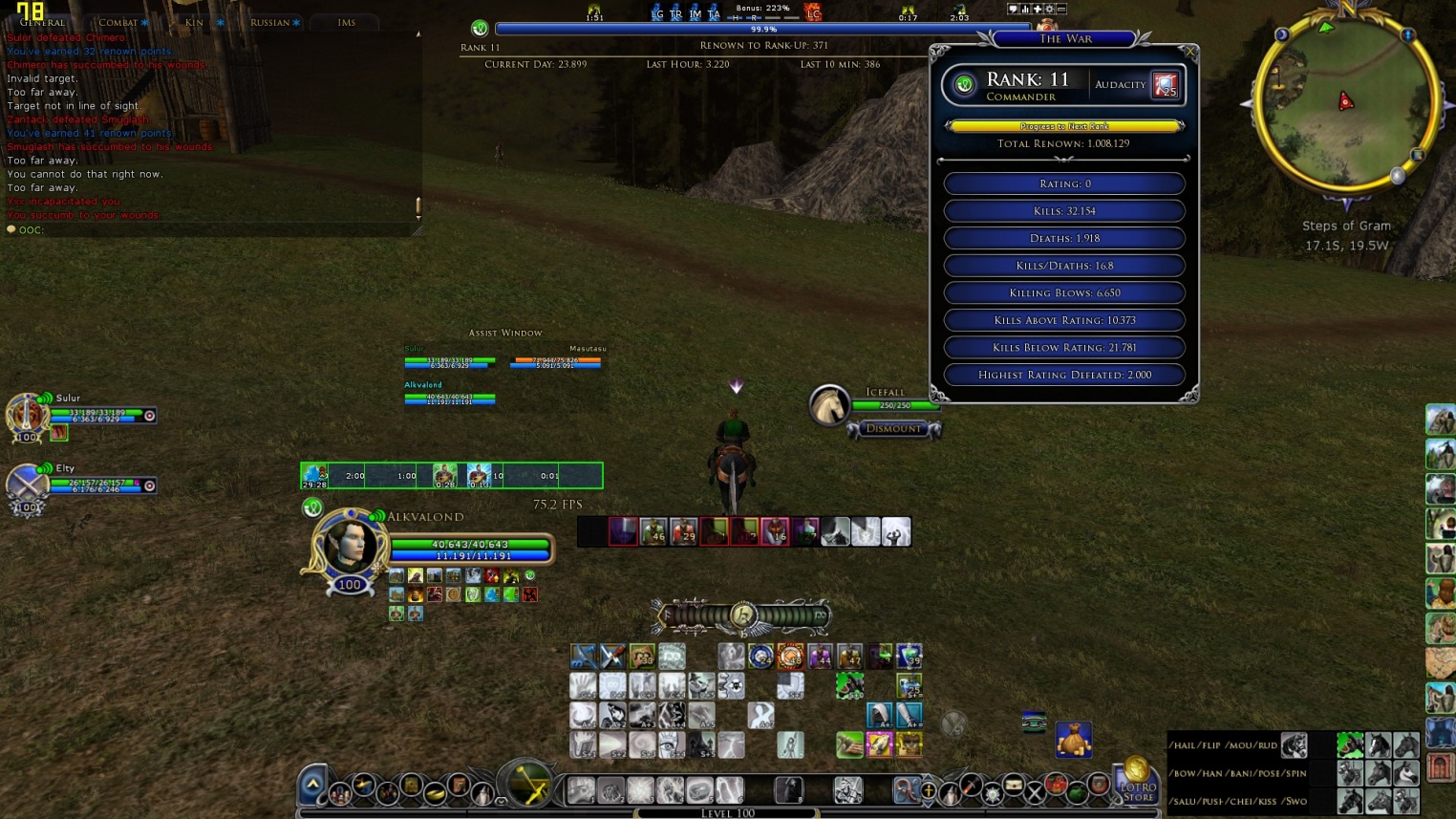Viewport: 1456px width, 819px height.
Task: Select party member Sulur's portrait
Action: coord(26,415)
